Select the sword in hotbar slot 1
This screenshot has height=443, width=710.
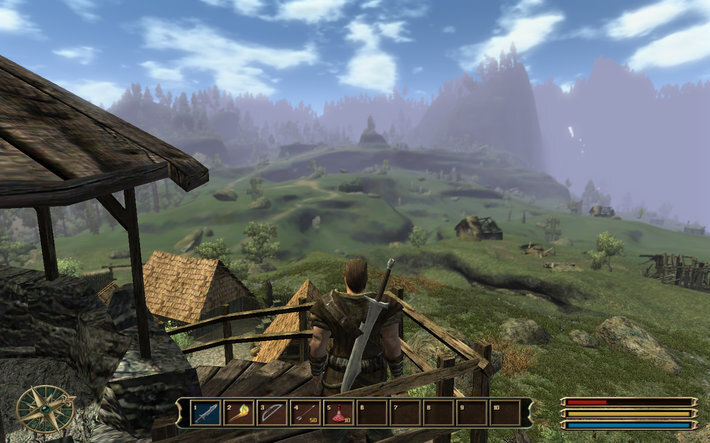coord(206,412)
